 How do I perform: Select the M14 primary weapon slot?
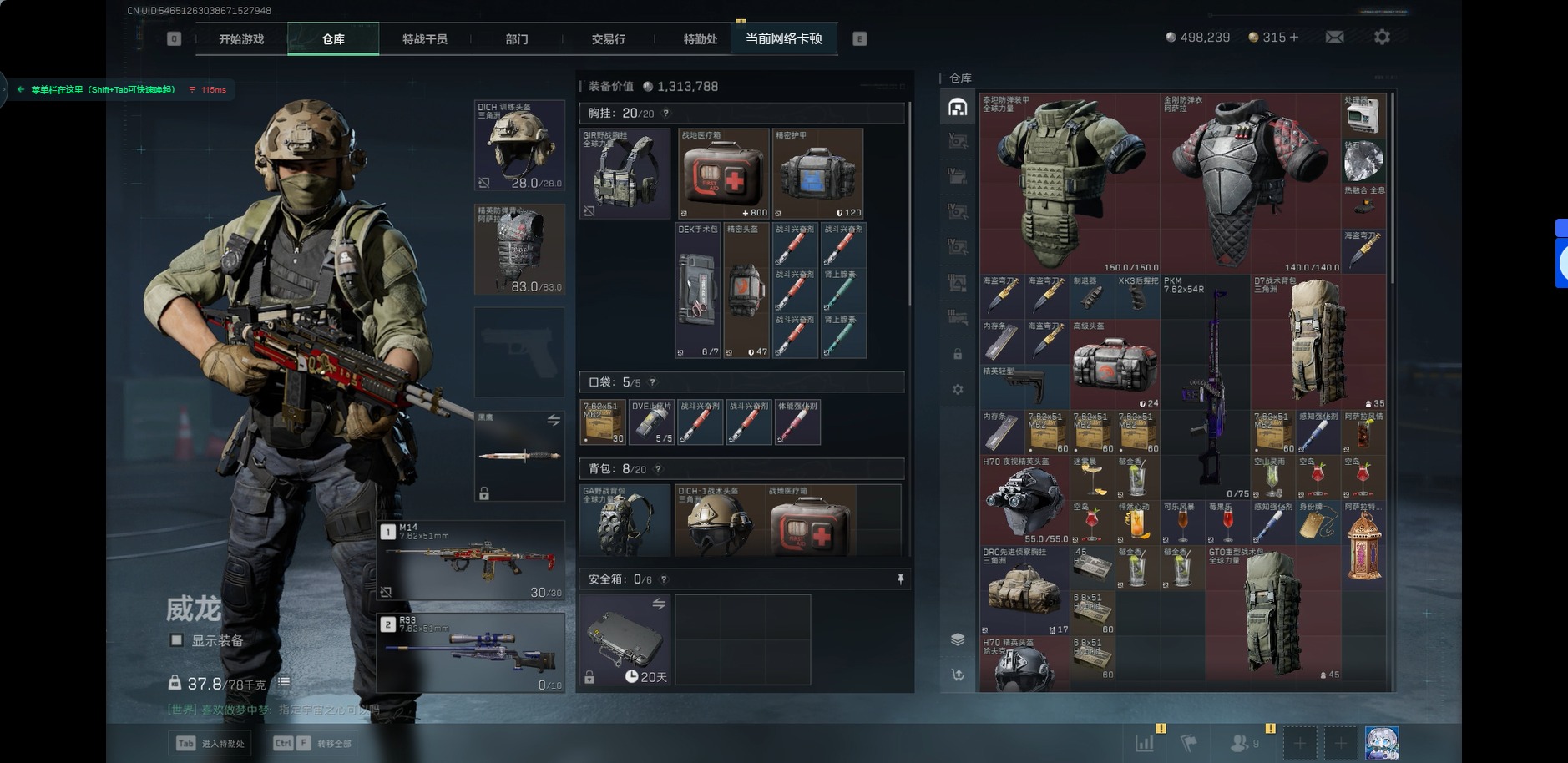coord(471,560)
